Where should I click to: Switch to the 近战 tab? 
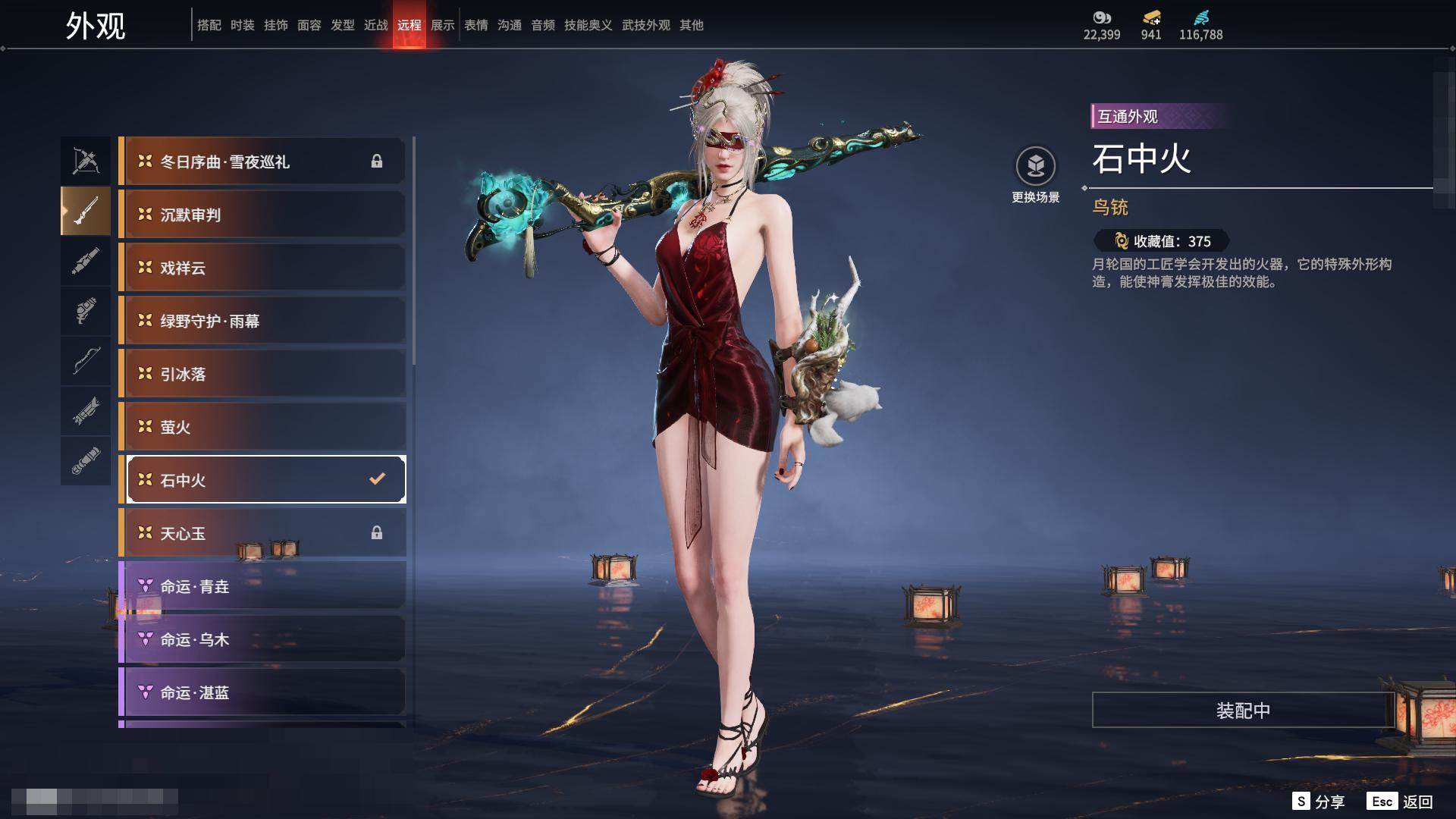pos(375,25)
